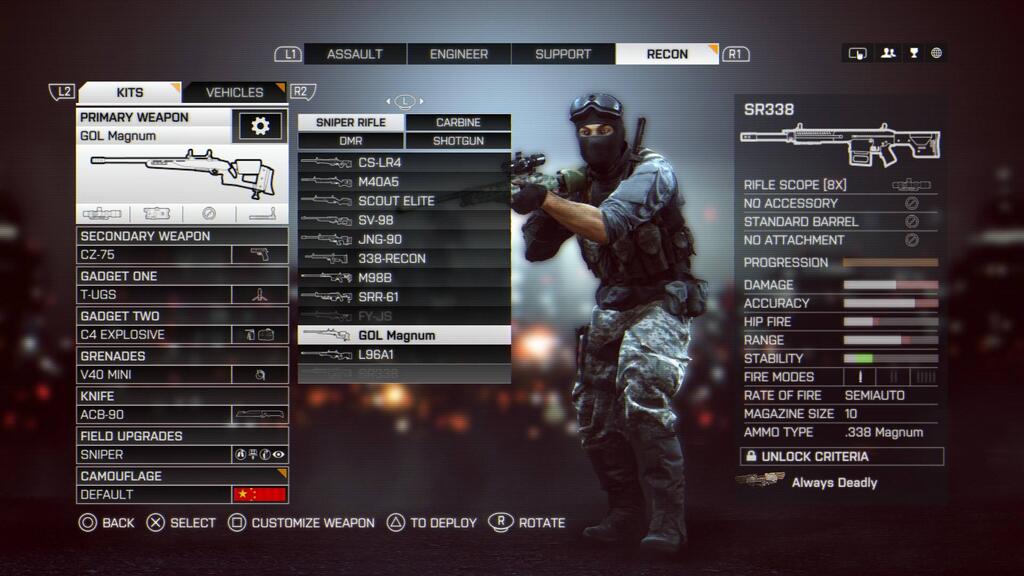Switch to the Vehicles tab
Viewport: 1024px width, 576px height.
(235, 92)
